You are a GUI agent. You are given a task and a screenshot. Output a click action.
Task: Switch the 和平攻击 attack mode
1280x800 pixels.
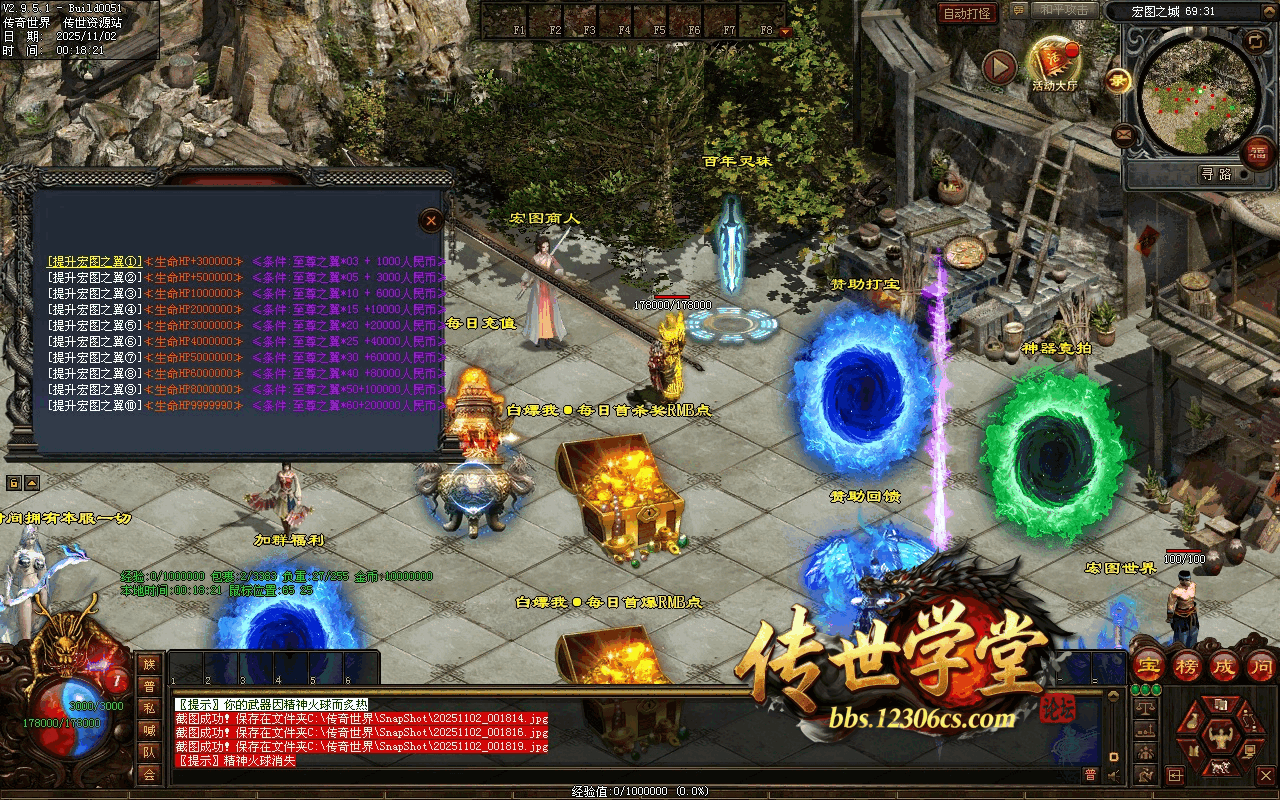click(x=1063, y=11)
